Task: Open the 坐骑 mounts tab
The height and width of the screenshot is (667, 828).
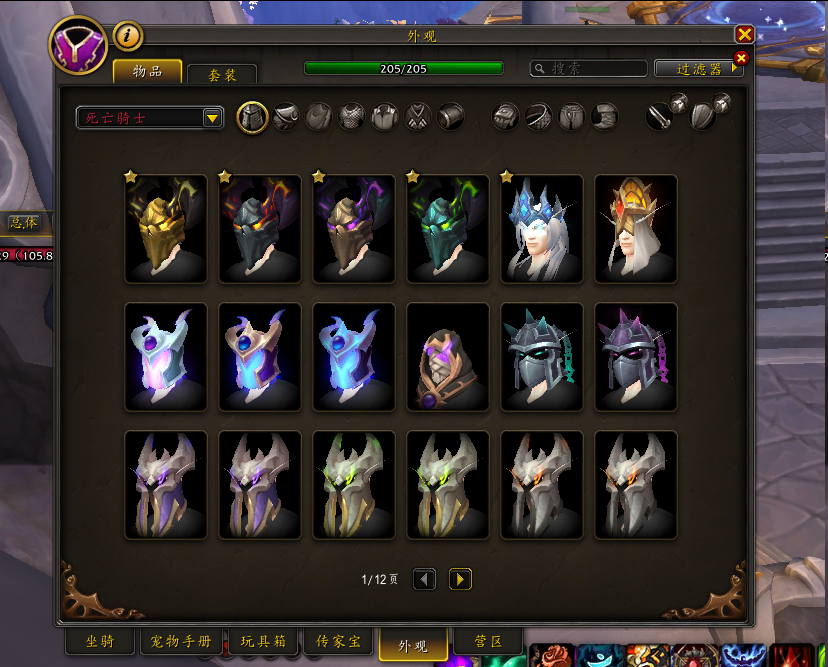Action: (100, 642)
